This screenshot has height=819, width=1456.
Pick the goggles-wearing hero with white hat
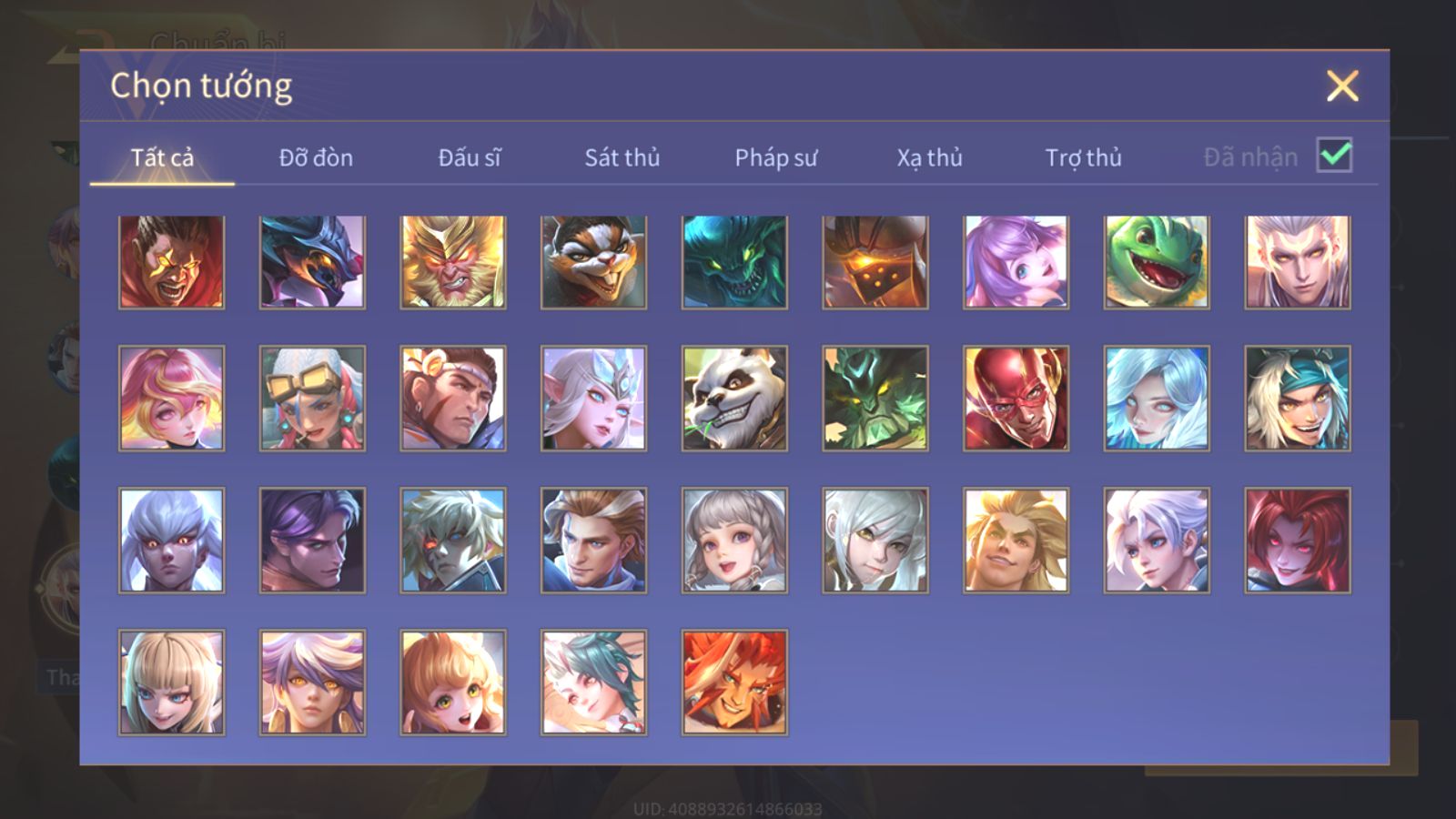pyautogui.click(x=312, y=399)
